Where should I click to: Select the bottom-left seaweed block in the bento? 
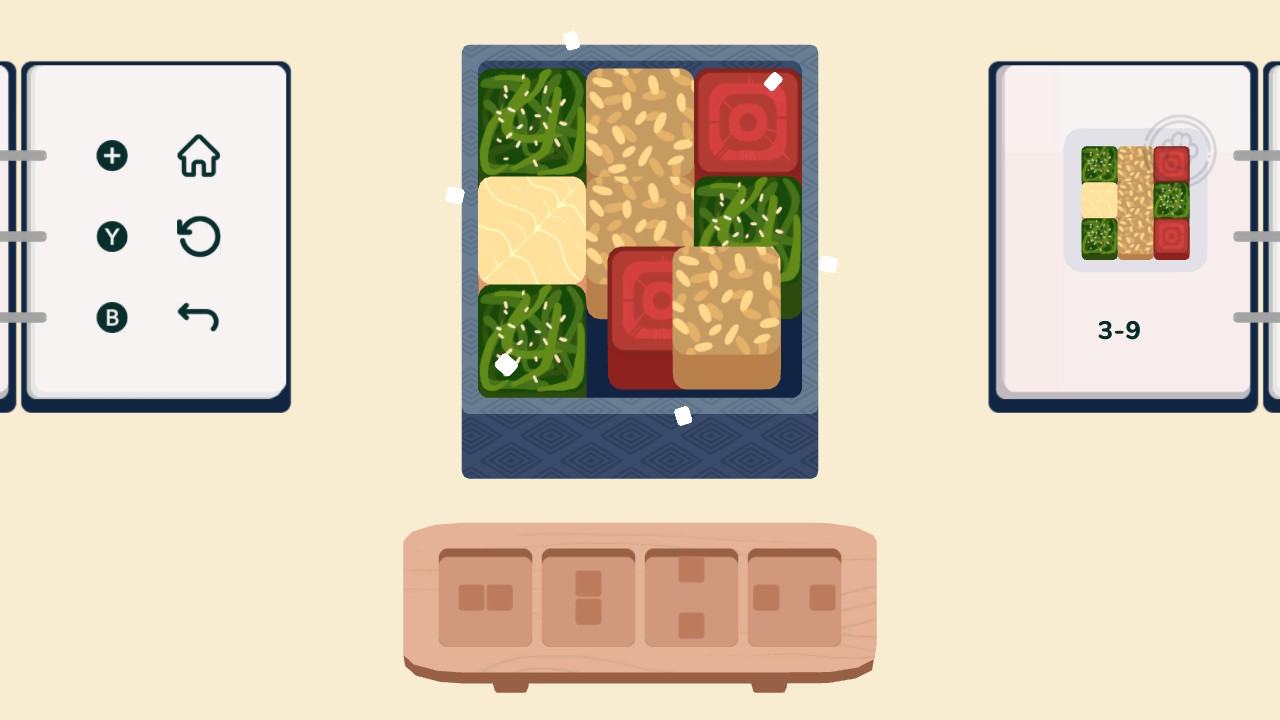point(531,340)
